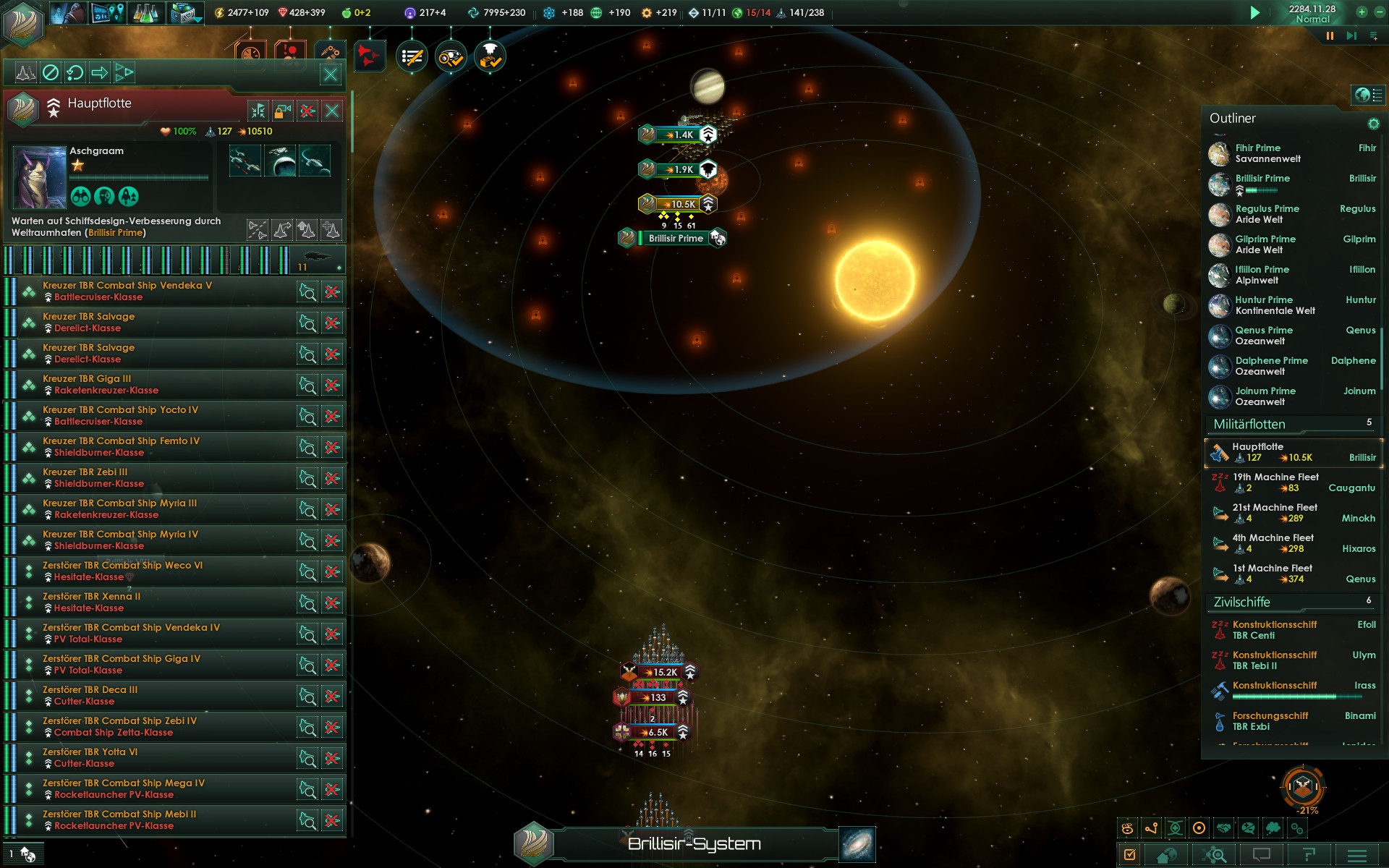Screen dimensions: 1389x868
Task: Open the empire emblem menu
Action: (x=23, y=22)
